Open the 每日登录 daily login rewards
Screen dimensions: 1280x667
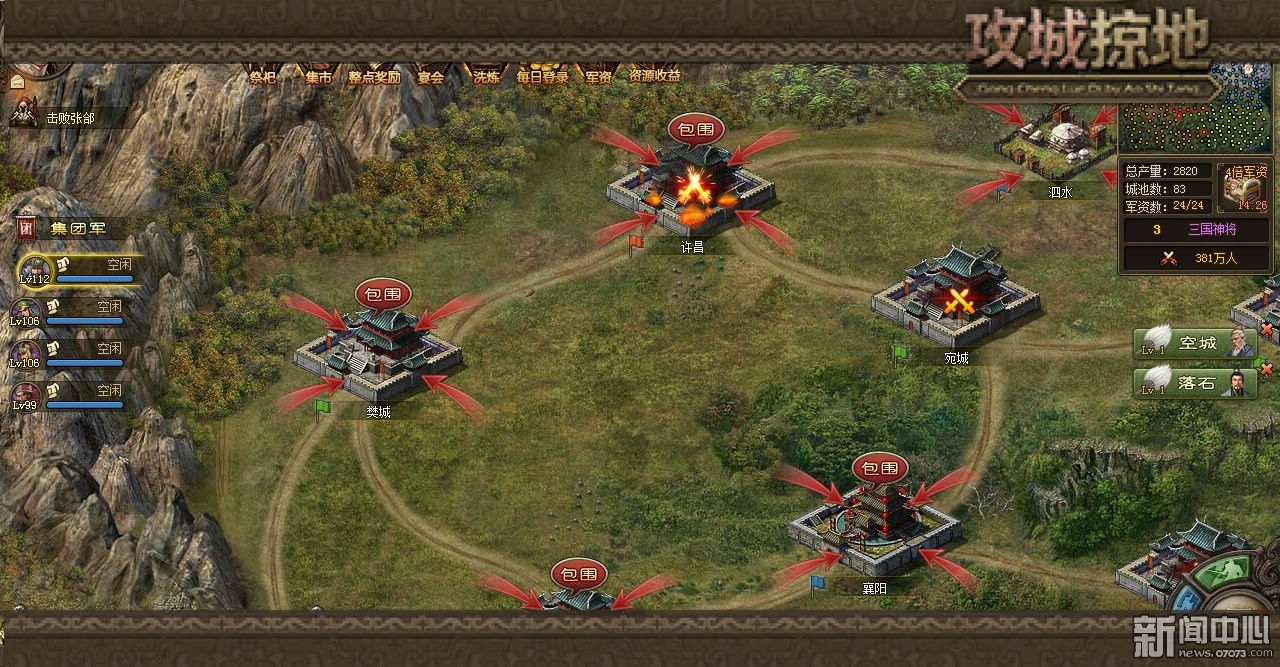click(542, 75)
